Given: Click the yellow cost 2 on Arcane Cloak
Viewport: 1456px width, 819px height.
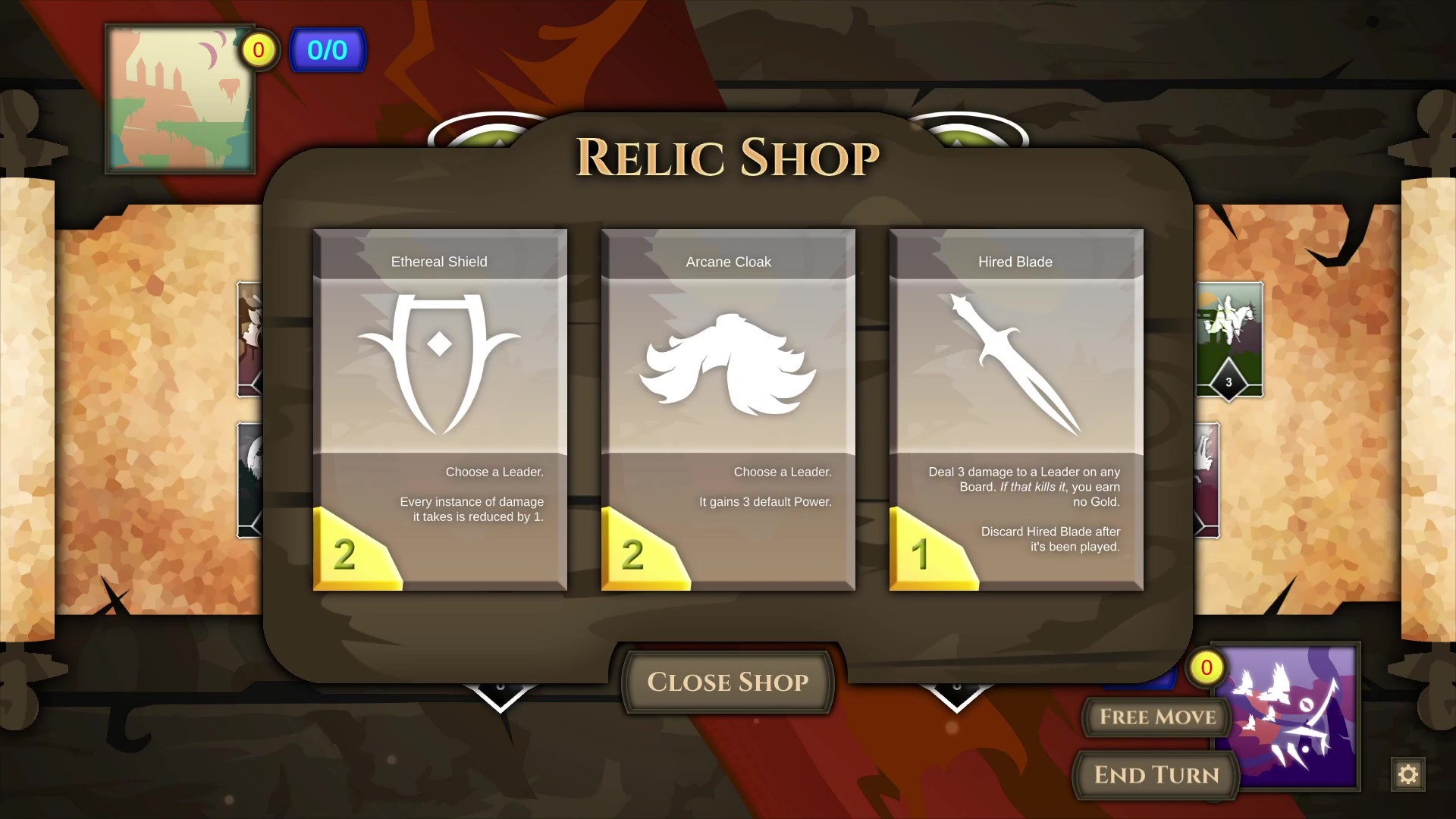Looking at the screenshot, I should (x=635, y=557).
